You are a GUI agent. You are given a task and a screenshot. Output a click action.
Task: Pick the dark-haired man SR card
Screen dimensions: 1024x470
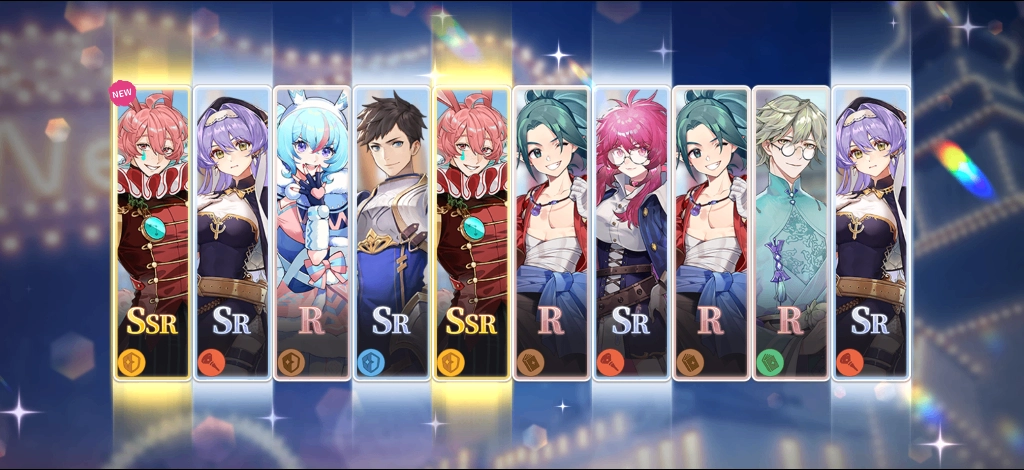392,232
